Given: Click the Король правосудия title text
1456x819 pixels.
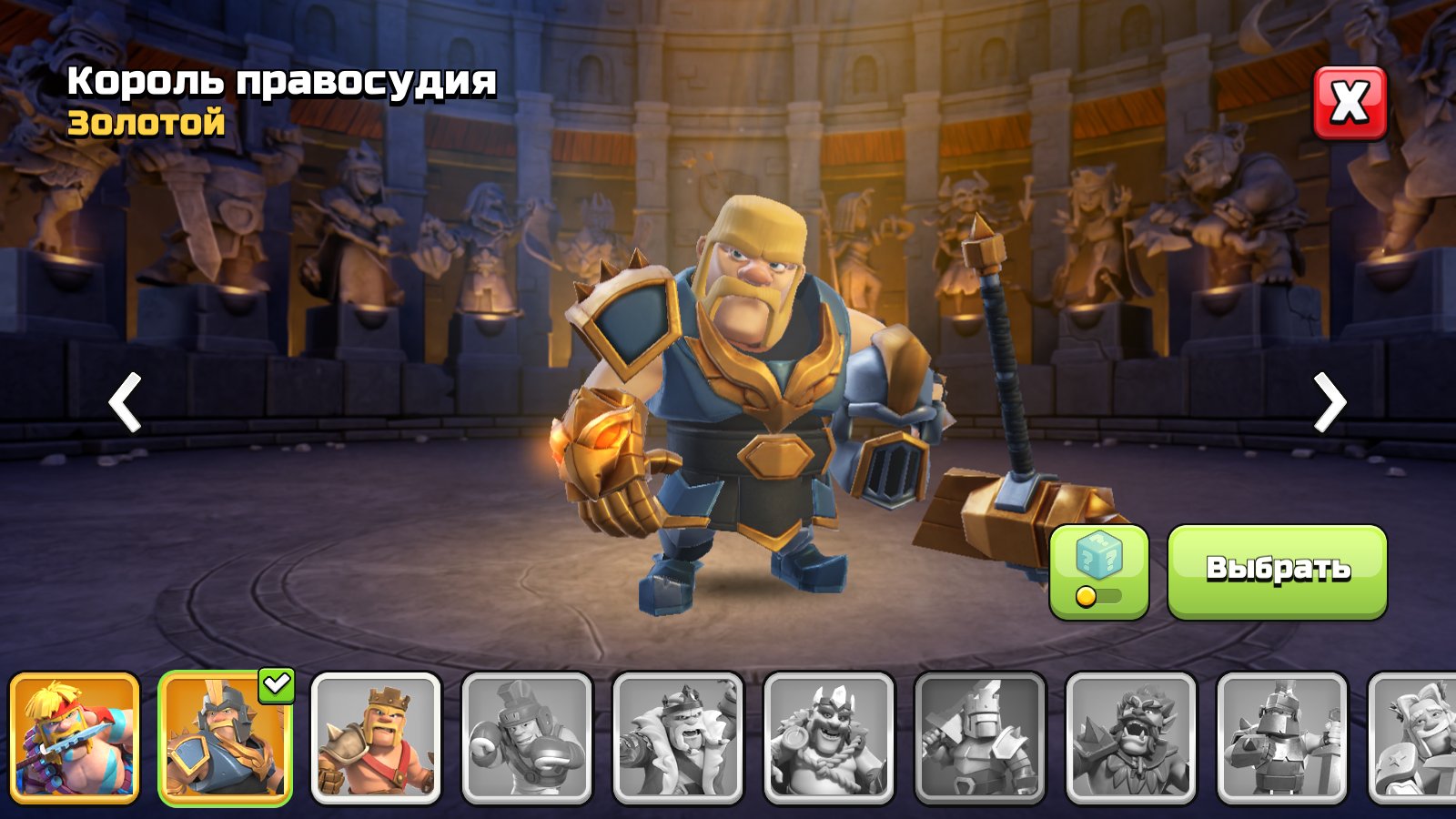Looking at the screenshot, I should tap(282, 82).
